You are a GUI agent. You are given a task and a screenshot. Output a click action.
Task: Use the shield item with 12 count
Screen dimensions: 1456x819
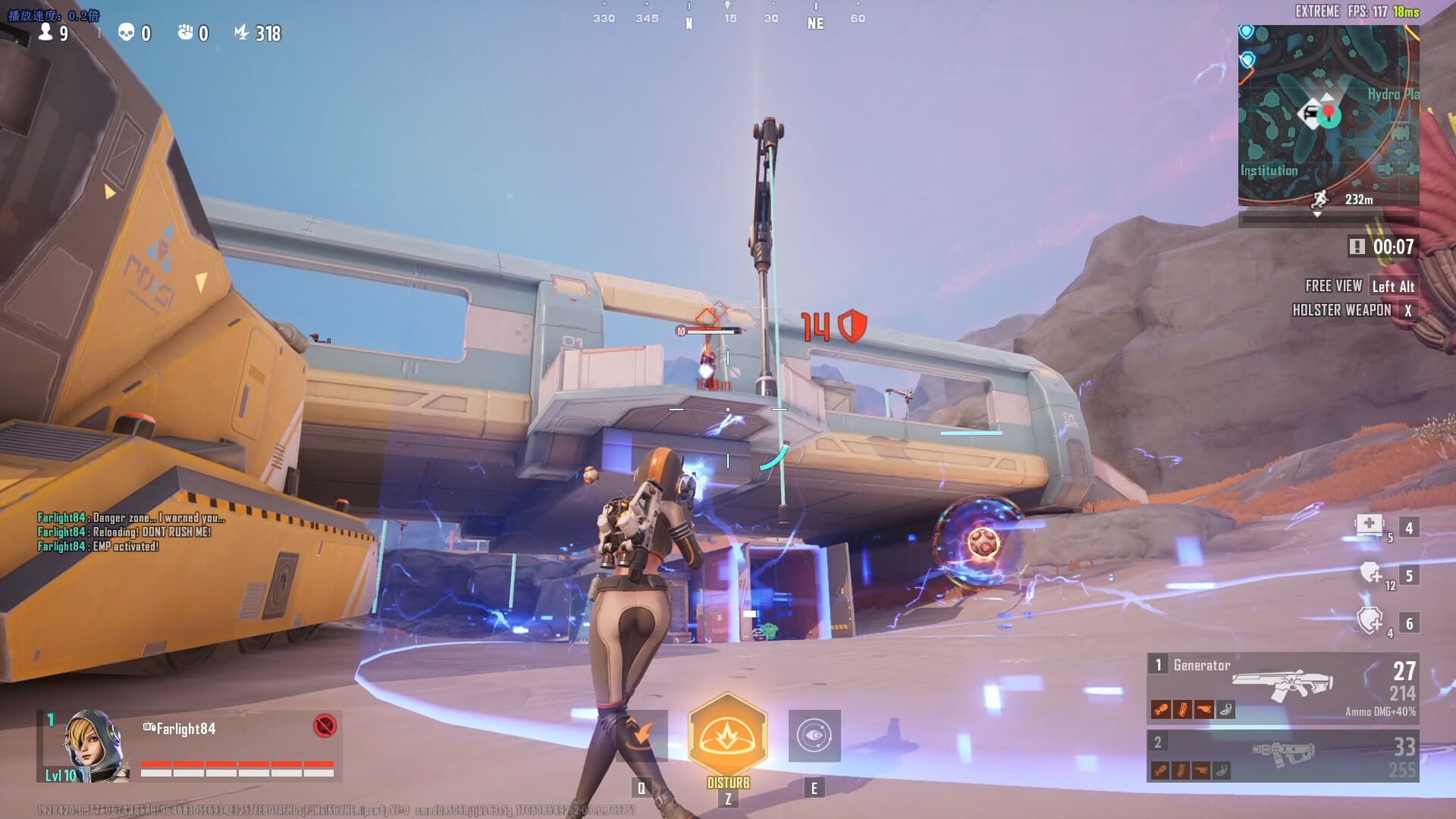coord(1370,573)
